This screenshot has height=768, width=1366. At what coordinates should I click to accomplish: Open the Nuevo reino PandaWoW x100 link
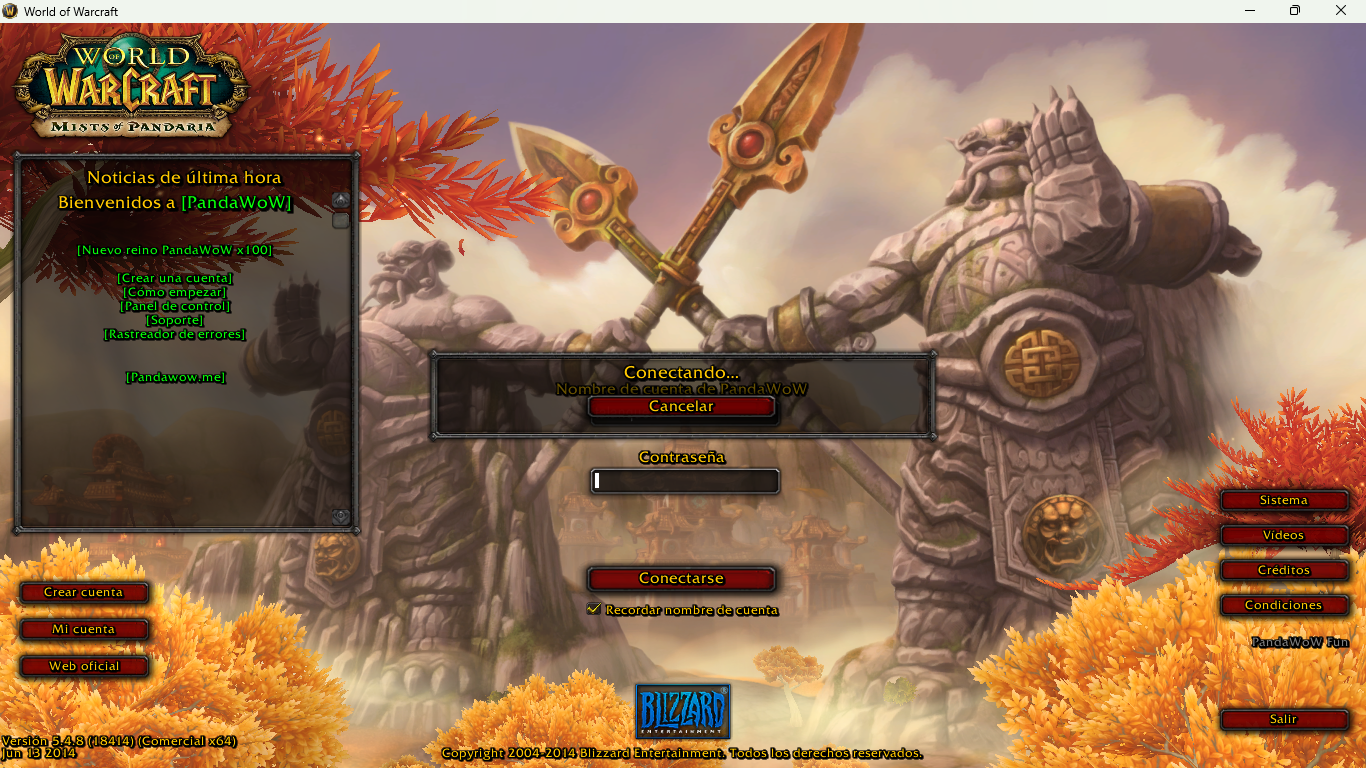coord(175,250)
